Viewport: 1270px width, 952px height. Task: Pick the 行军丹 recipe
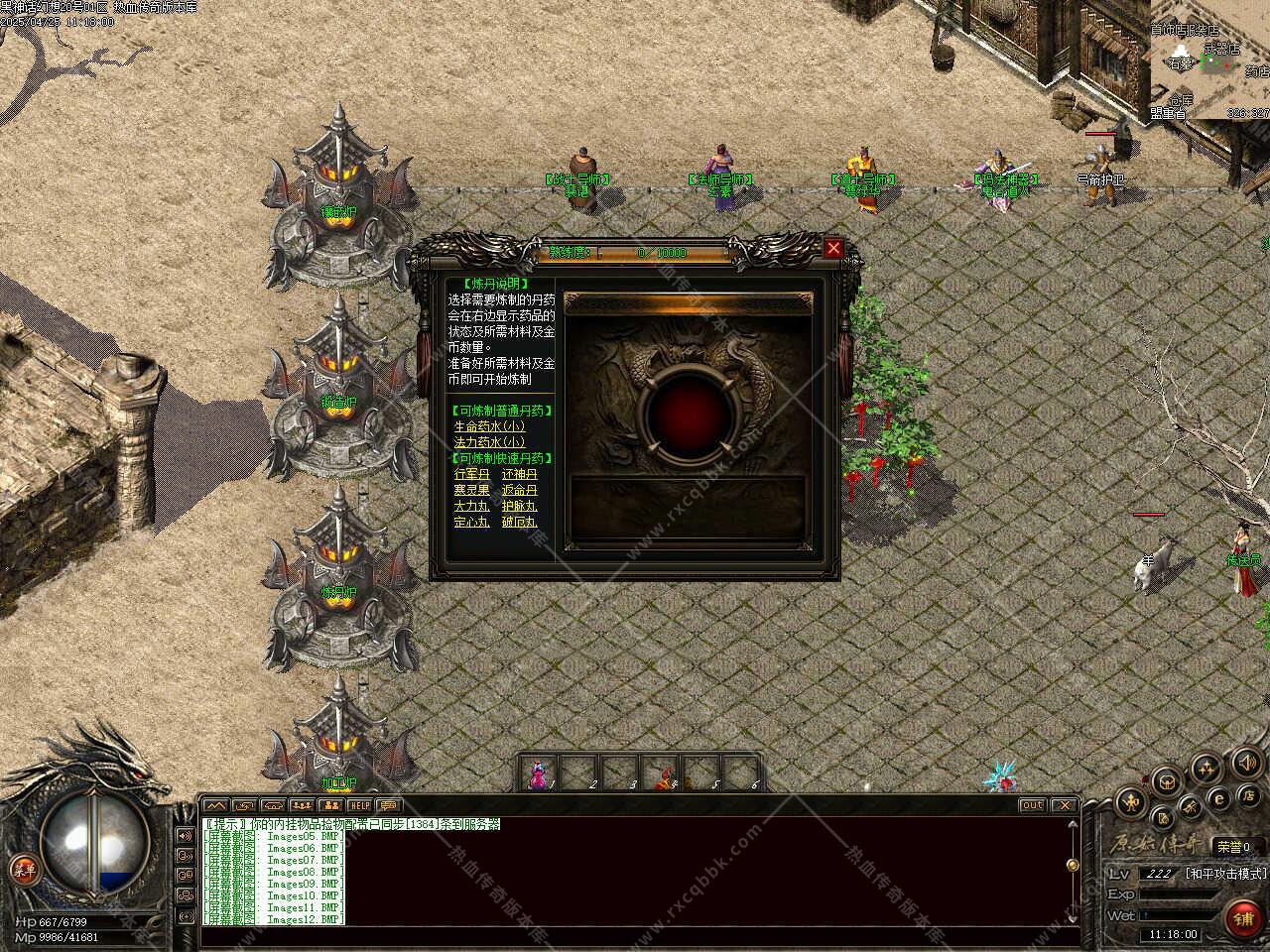[x=471, y=474]
